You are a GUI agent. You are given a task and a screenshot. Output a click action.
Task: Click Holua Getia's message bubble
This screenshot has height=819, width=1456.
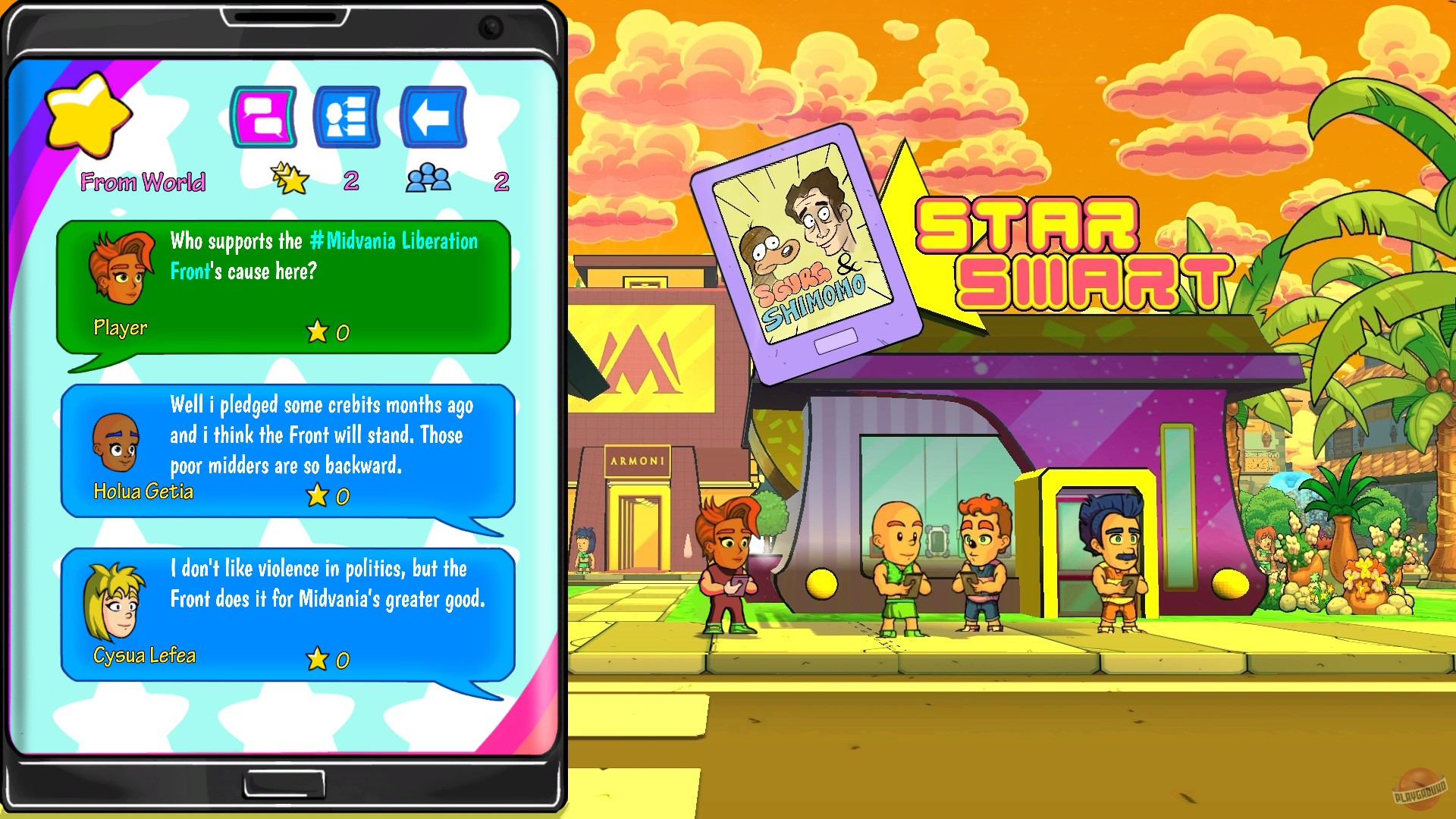pos(318,436)
